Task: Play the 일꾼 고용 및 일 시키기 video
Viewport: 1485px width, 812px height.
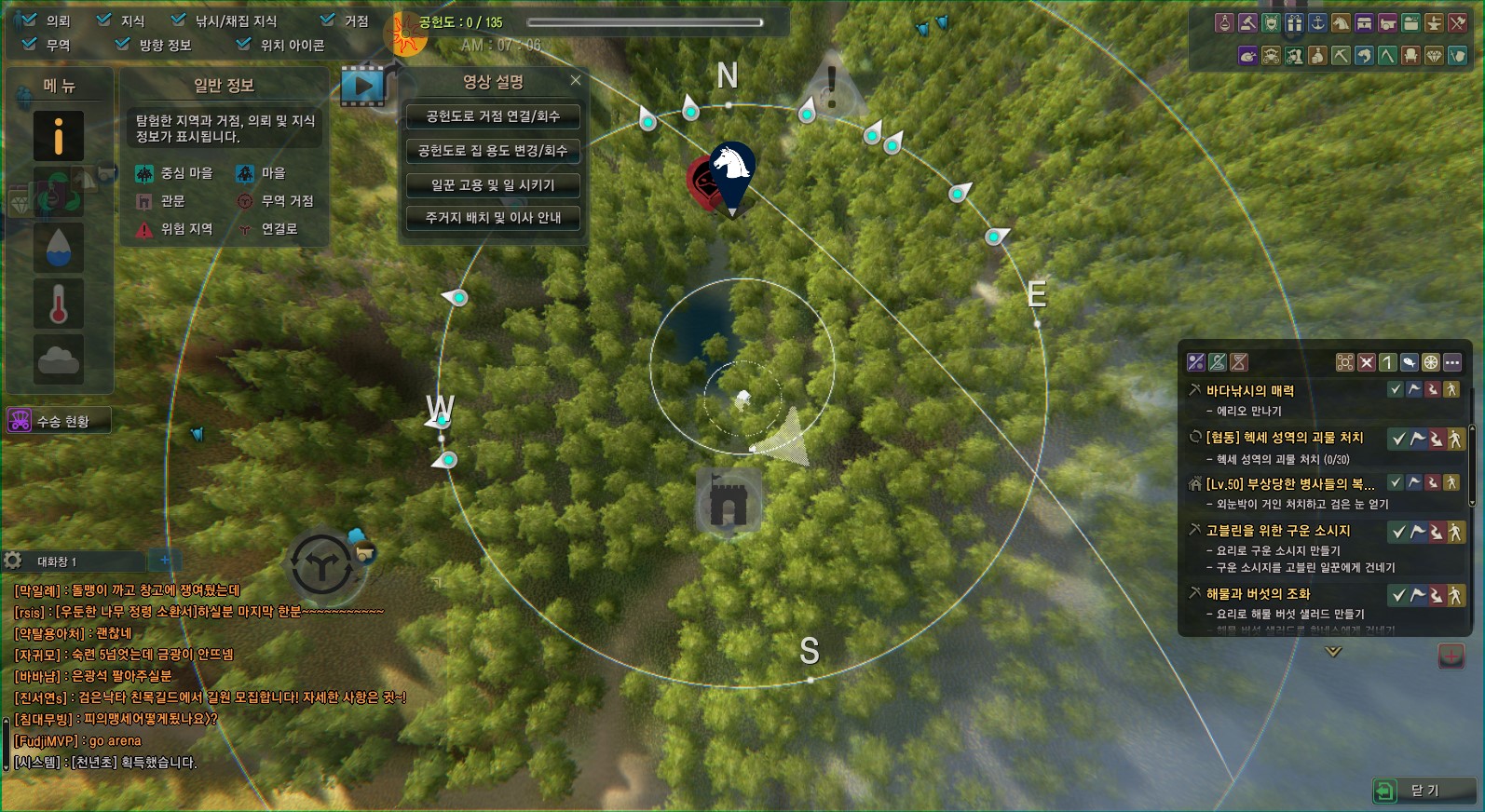Action: [493, 185]
